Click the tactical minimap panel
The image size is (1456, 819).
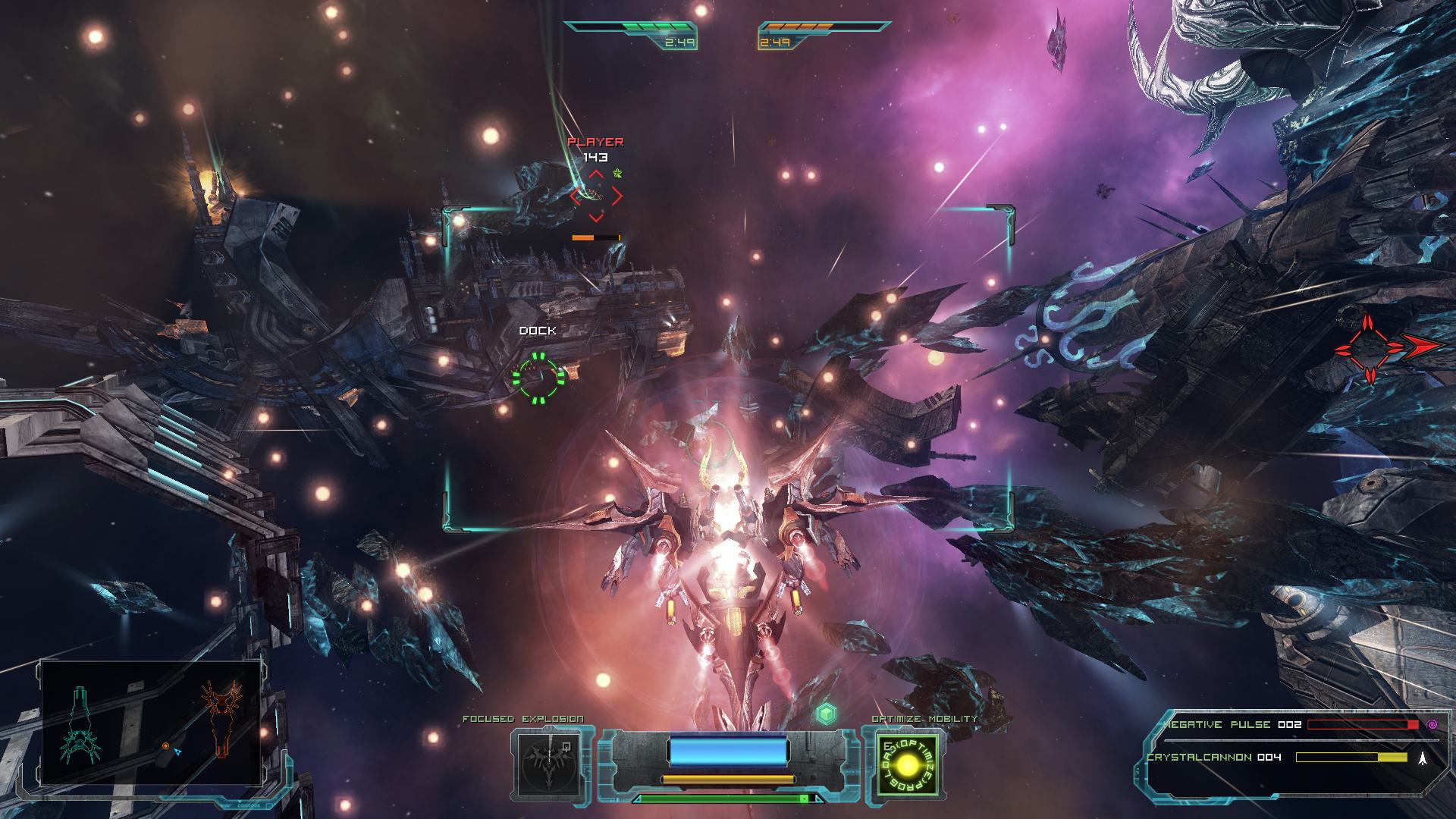click(x=151, y=723)
